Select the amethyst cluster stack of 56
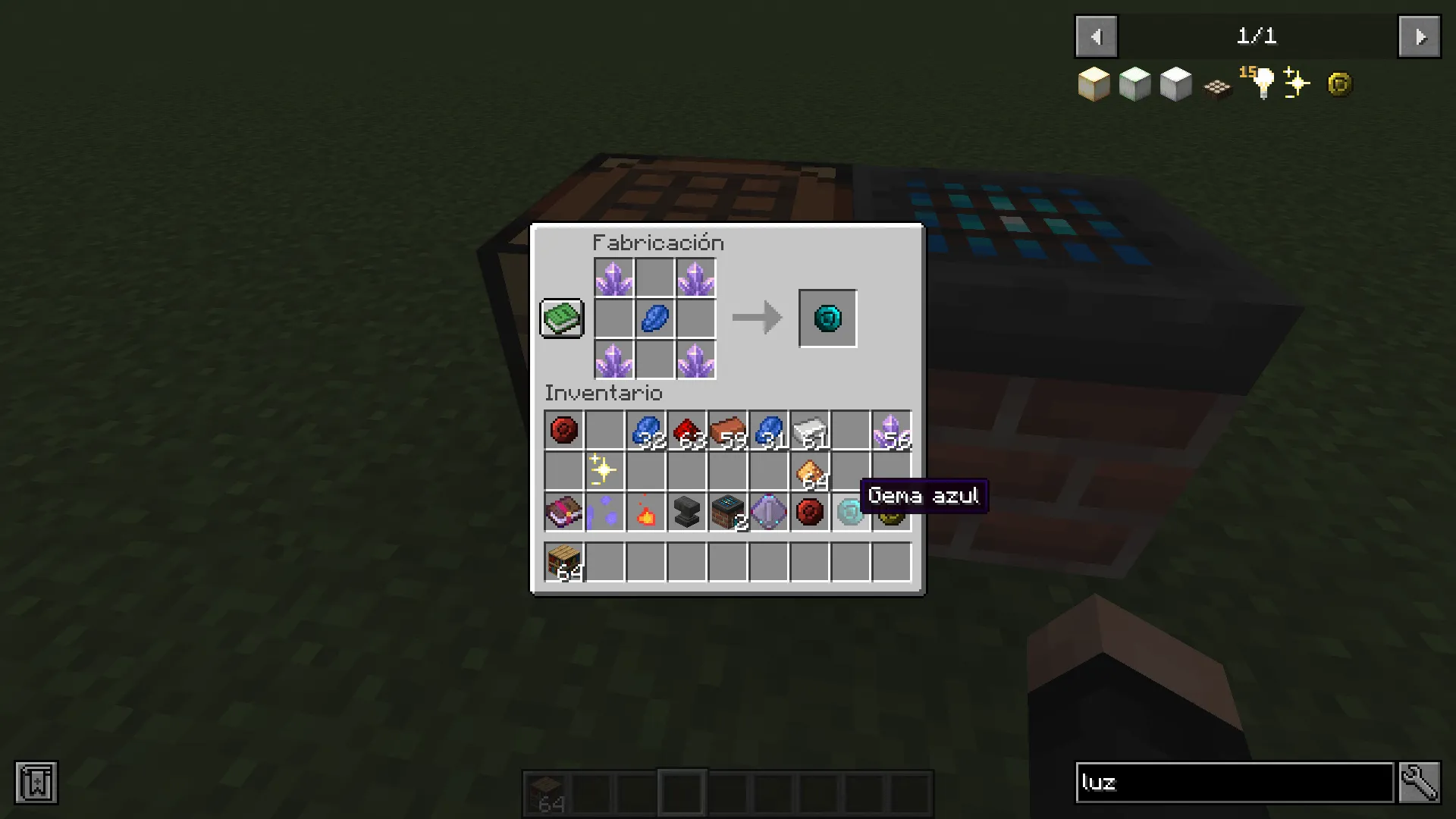Viewport: 1456px width, 819px height. click(890, 430)
